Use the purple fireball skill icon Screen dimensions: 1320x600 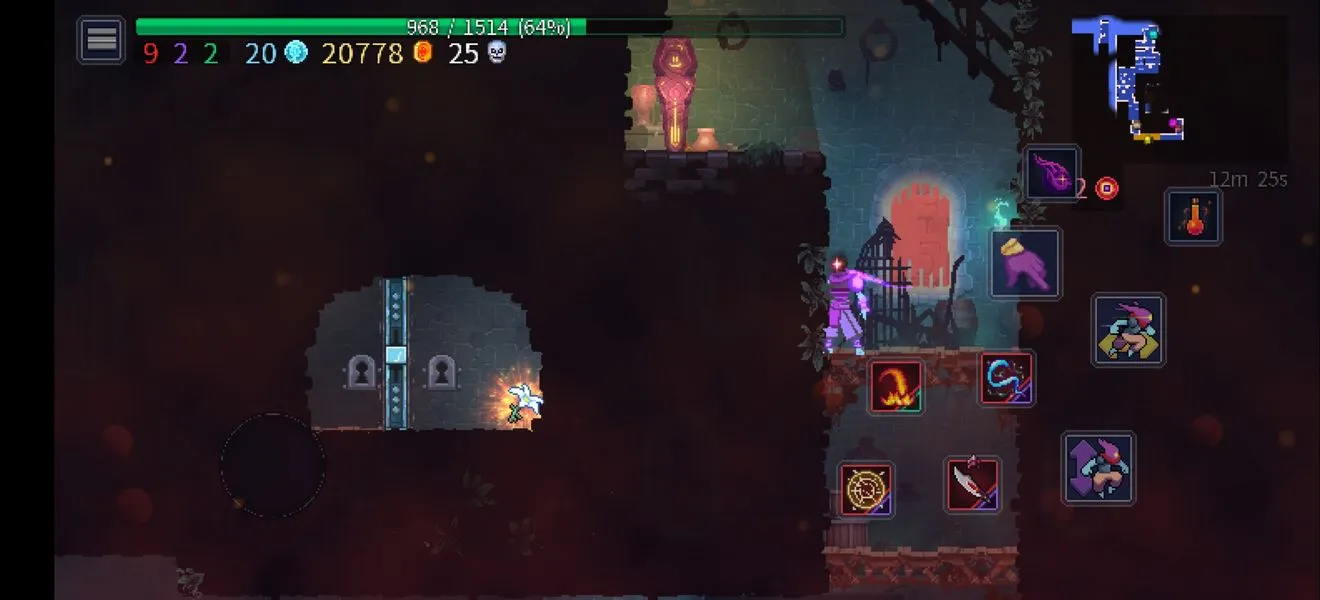tap(1052, 173)
